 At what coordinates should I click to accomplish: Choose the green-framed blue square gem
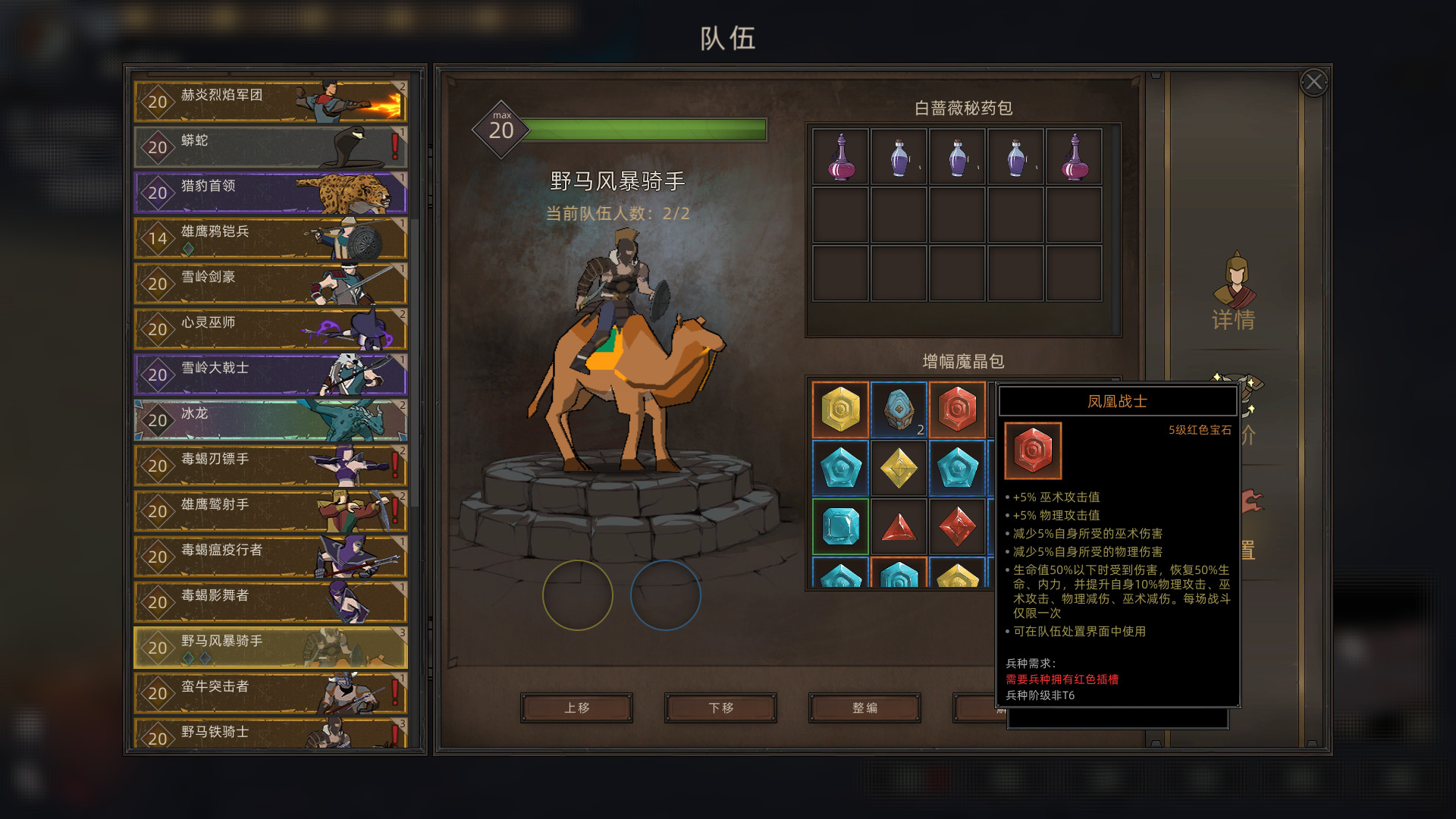(840, 527)
